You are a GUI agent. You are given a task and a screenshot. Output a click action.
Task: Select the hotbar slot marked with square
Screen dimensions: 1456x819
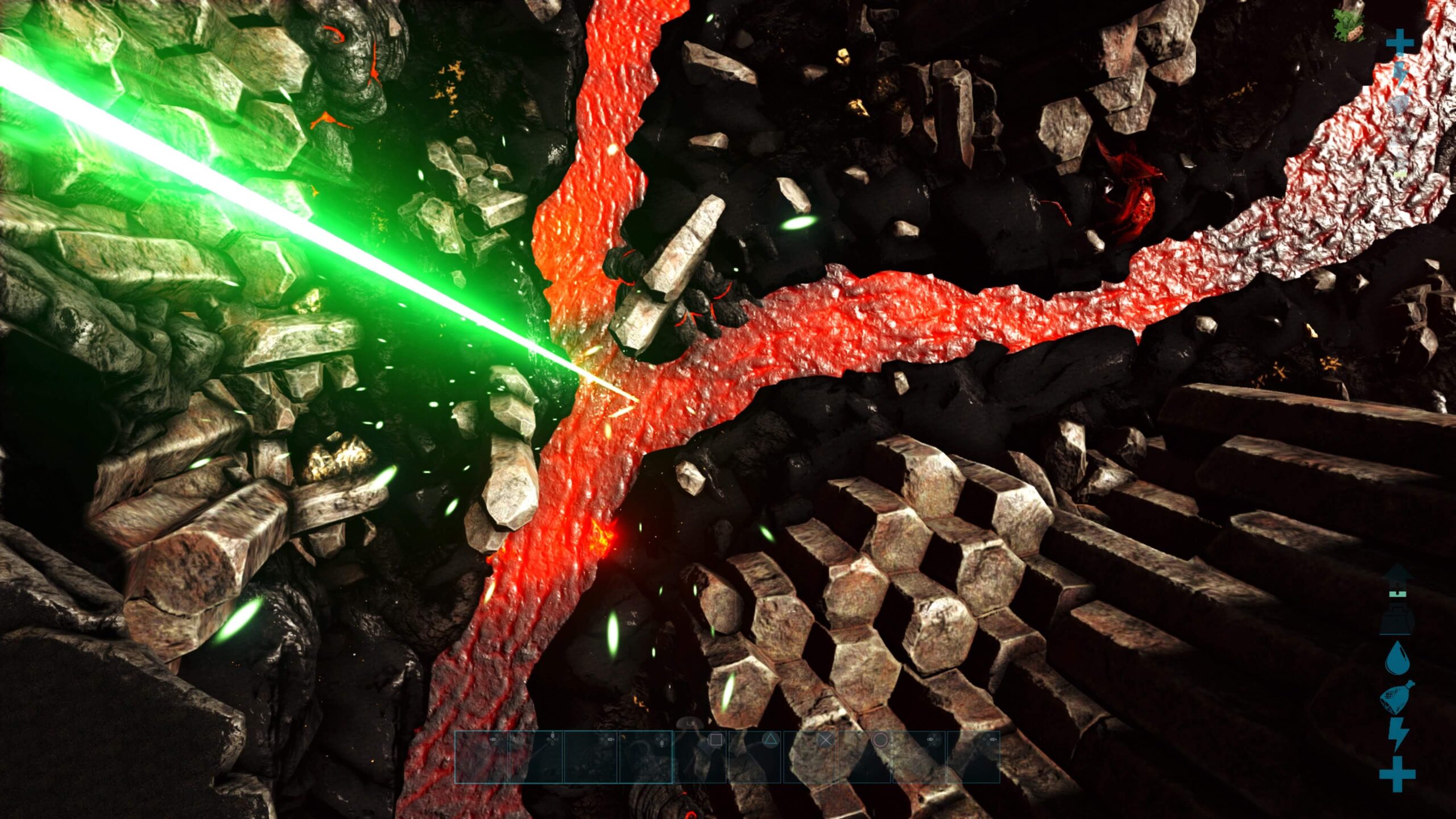[701, 756]
